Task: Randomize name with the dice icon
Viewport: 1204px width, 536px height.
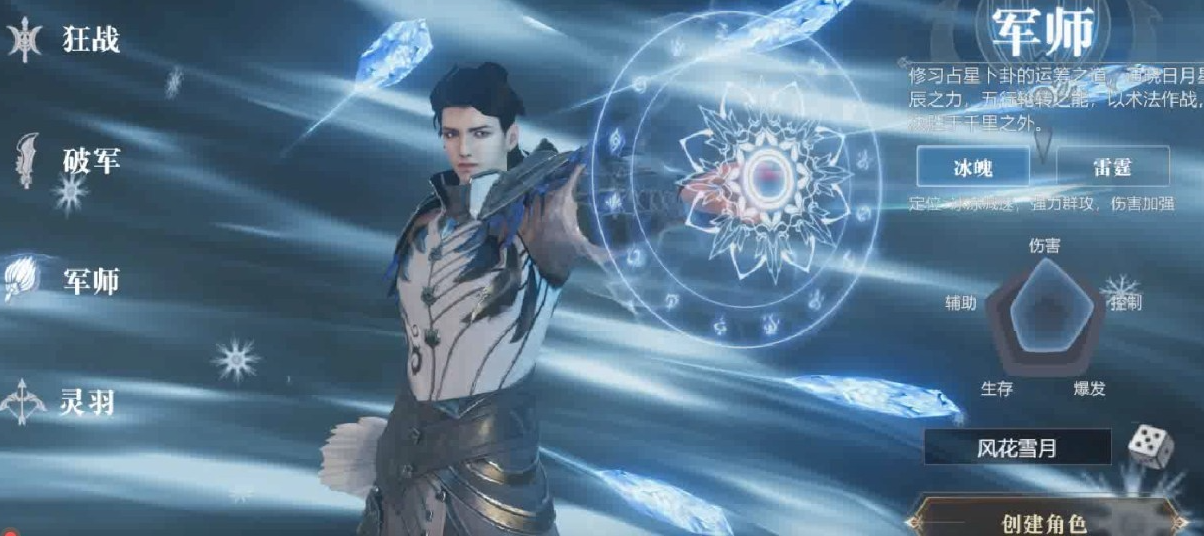Action: 1150,445
